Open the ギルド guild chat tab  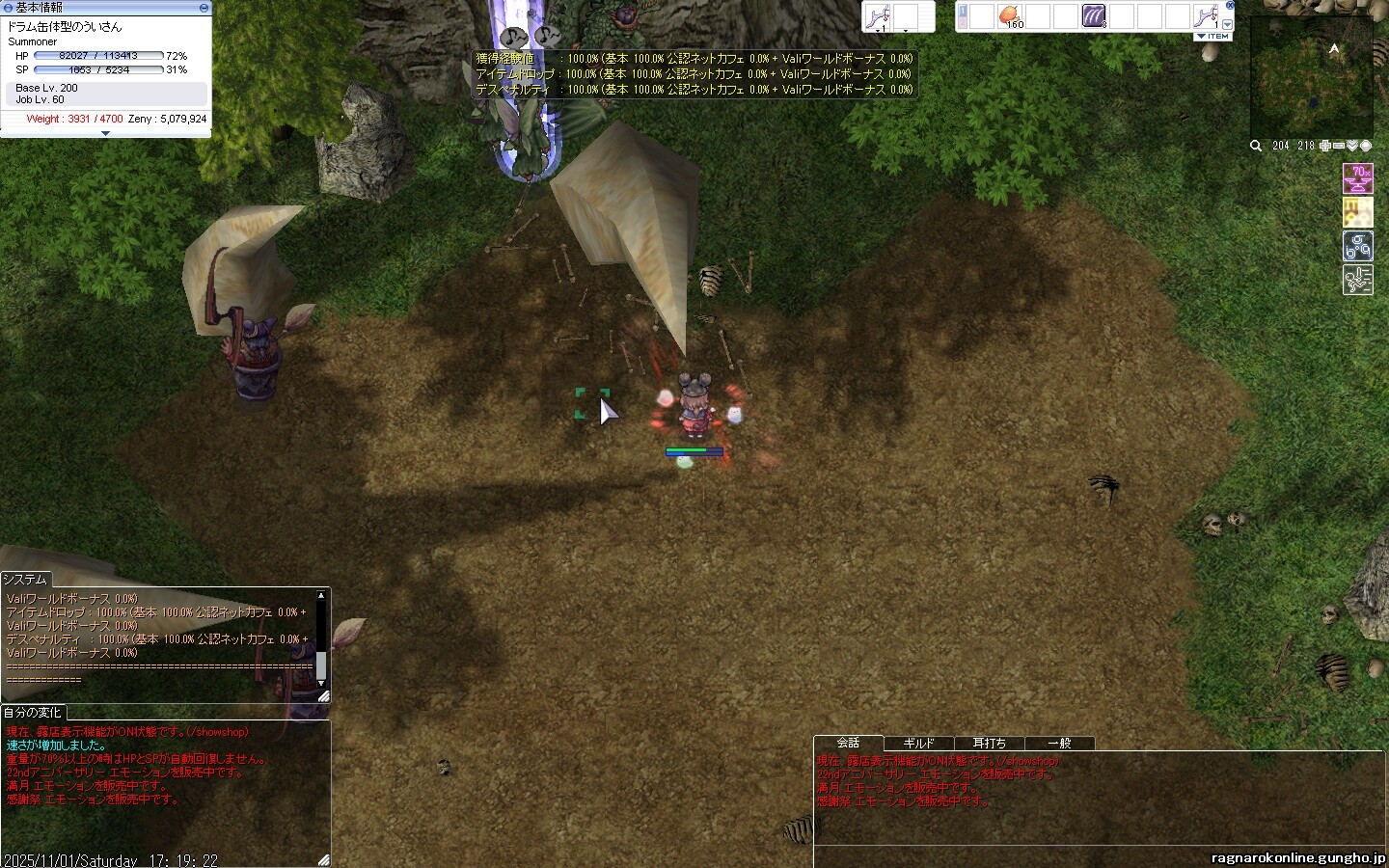[x=918, y=743]
